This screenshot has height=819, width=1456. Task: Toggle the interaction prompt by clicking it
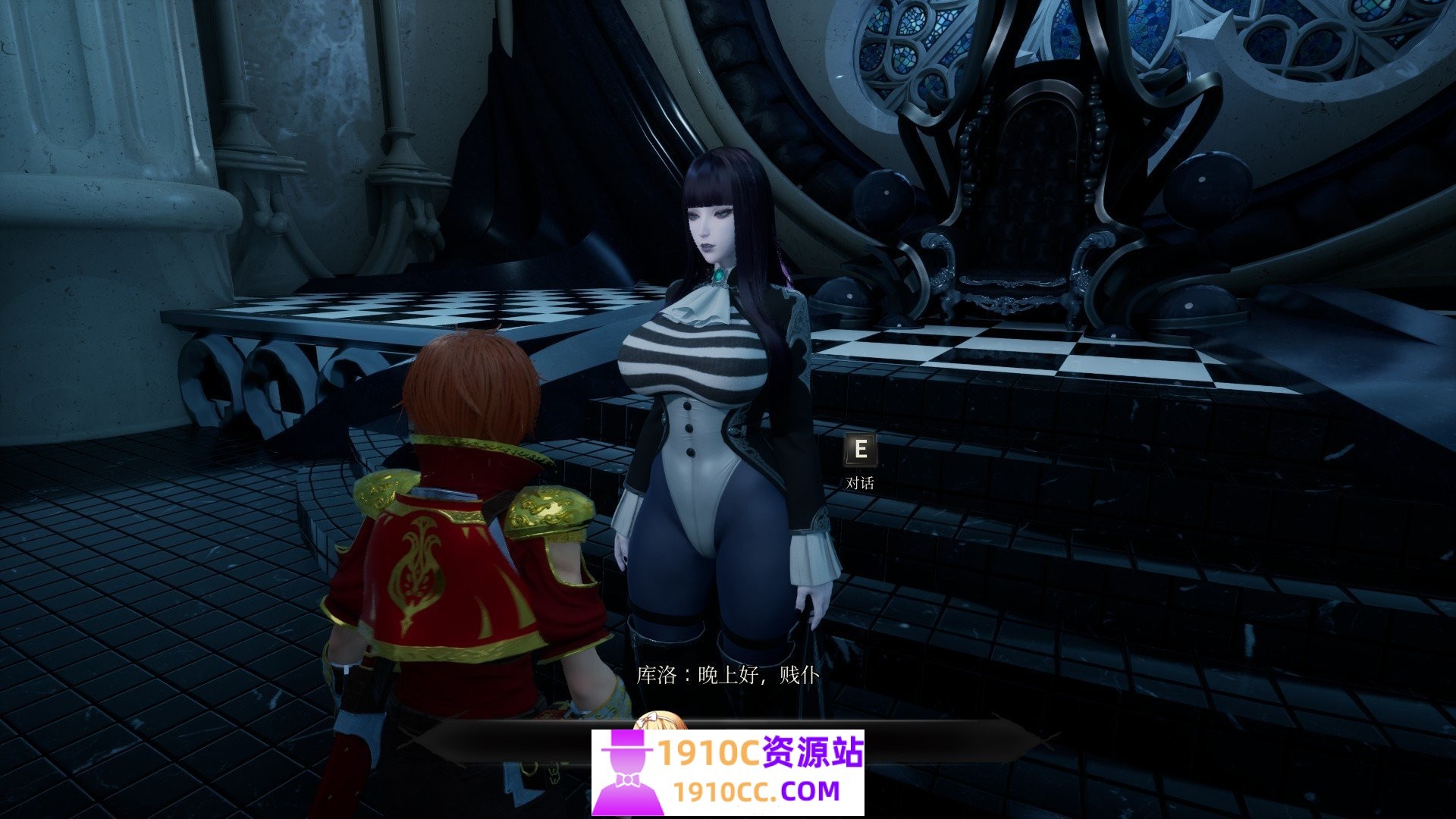coord(859,455)
